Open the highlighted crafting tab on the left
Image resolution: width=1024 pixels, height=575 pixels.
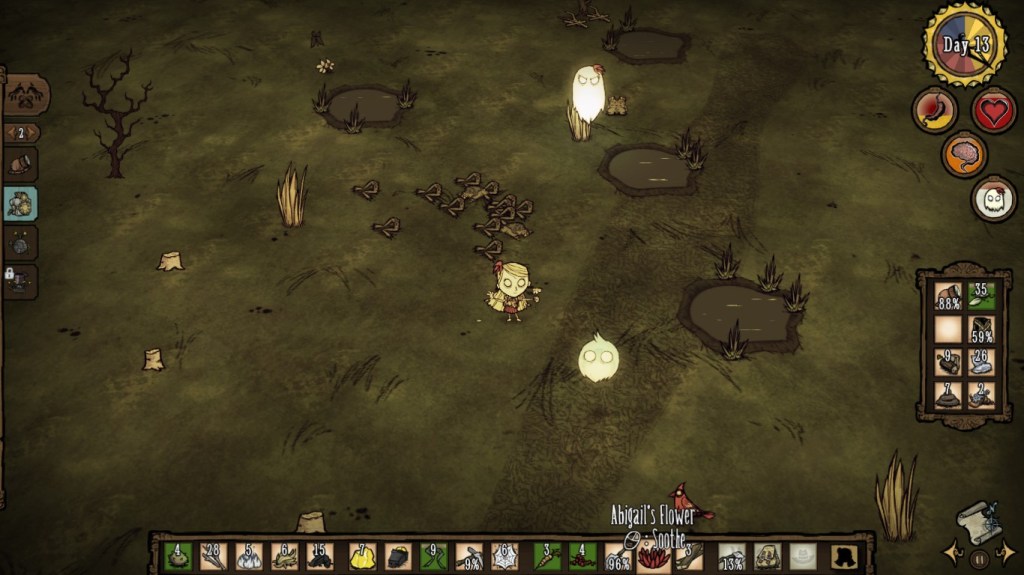(21, 203)
